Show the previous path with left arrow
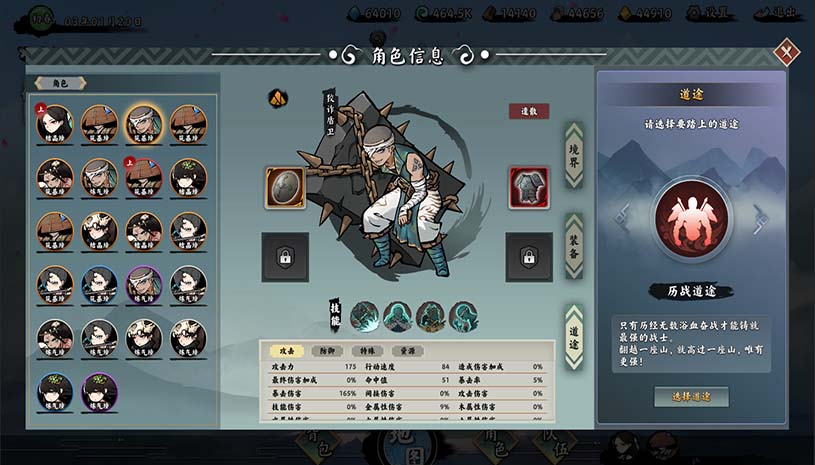The height and width of the screenshot is (465, 815). (622, 217)
